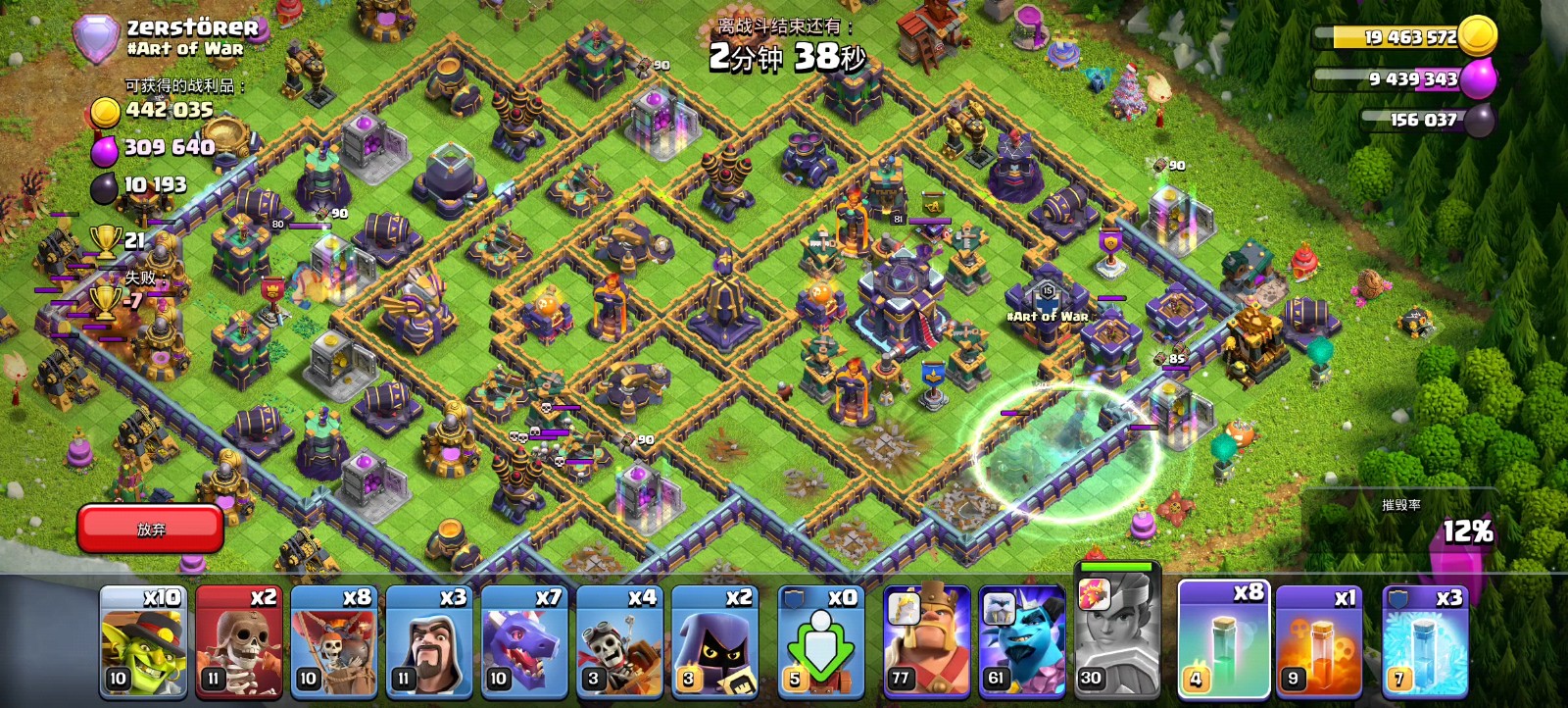This screenshot has height=708, width=1568.
Task: Select the Invisibility spell card
Action: click(1221, 640)
